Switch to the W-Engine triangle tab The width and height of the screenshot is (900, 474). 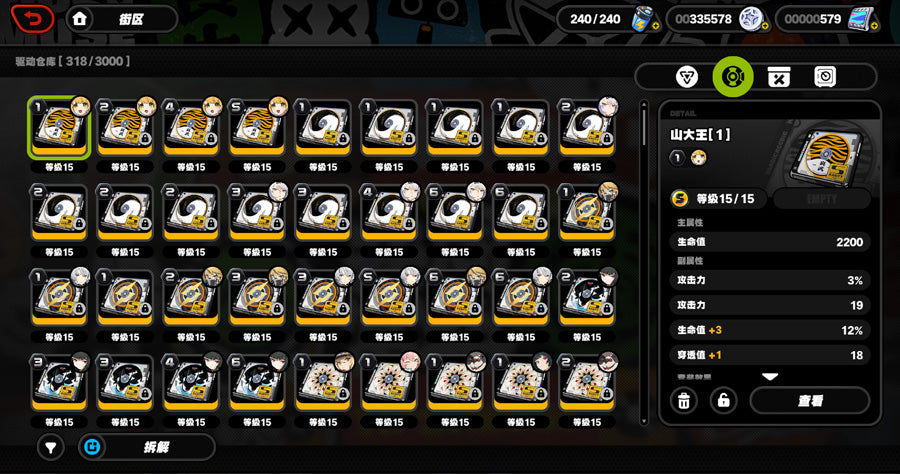[687, 77]
